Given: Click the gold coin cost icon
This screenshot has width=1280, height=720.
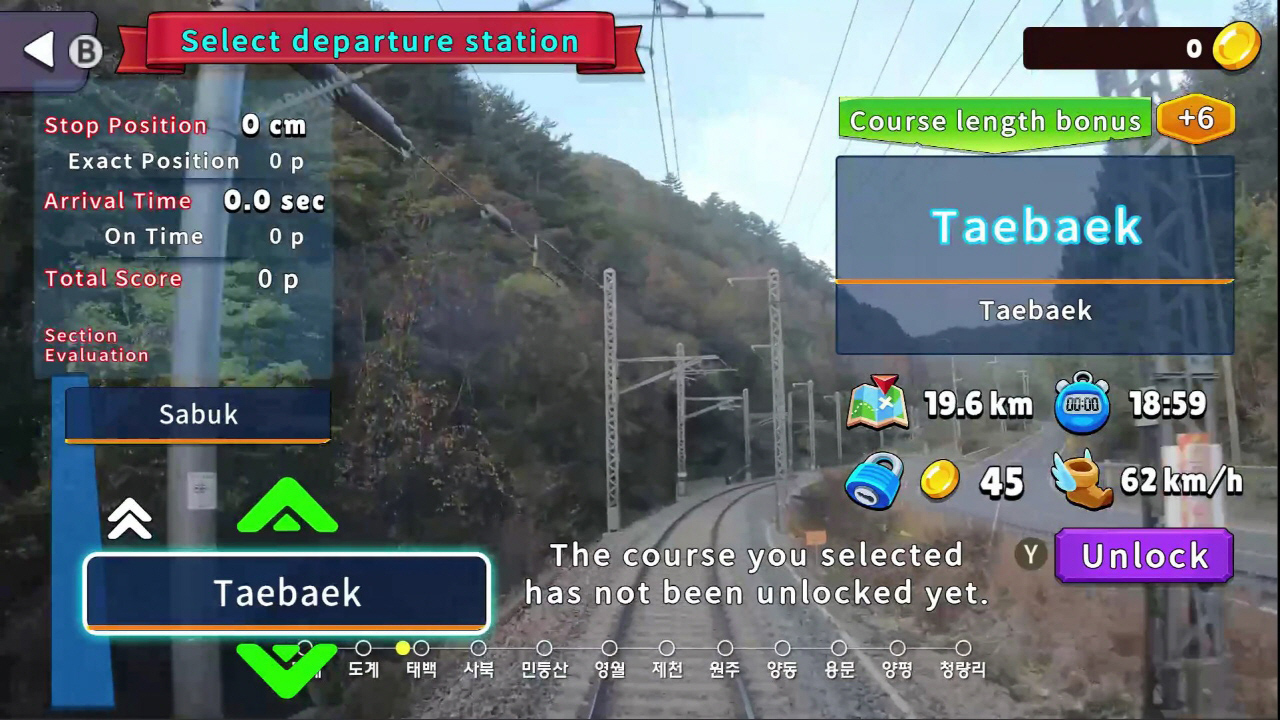Looking at the screenshot, I should [941, 480].
